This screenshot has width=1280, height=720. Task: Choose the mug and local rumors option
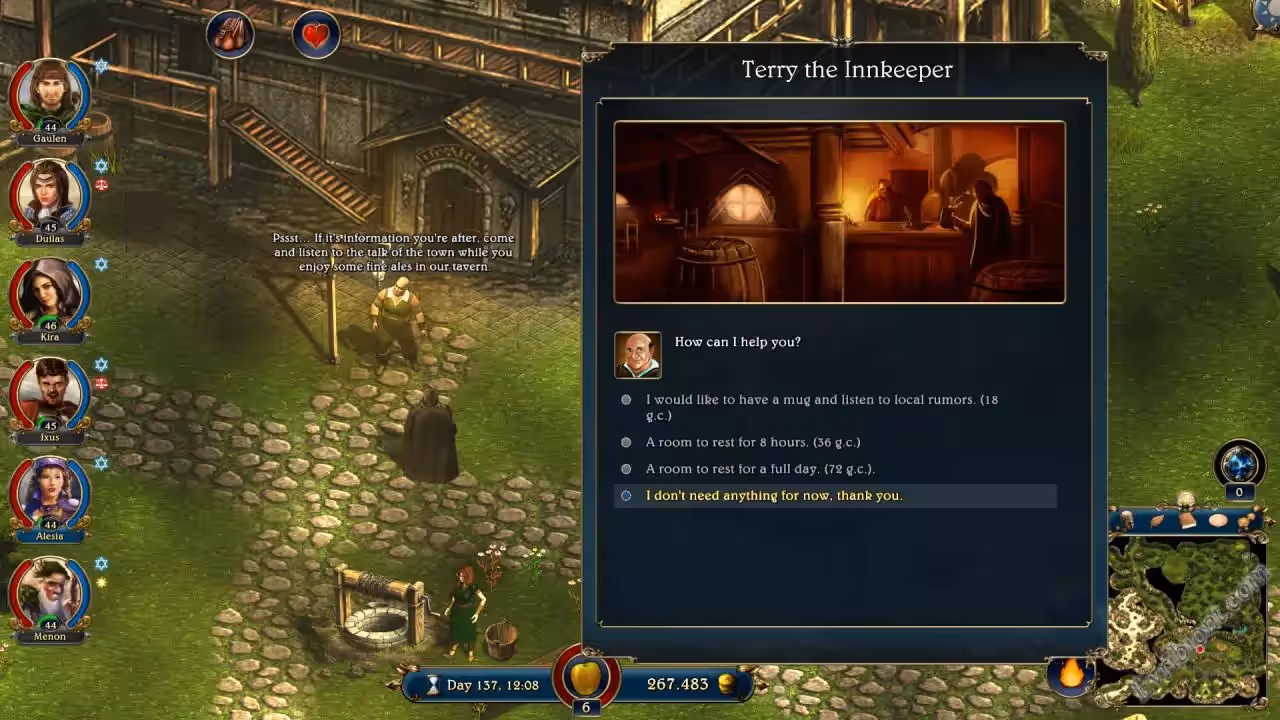pyautogui.click(x=820, y=400)
